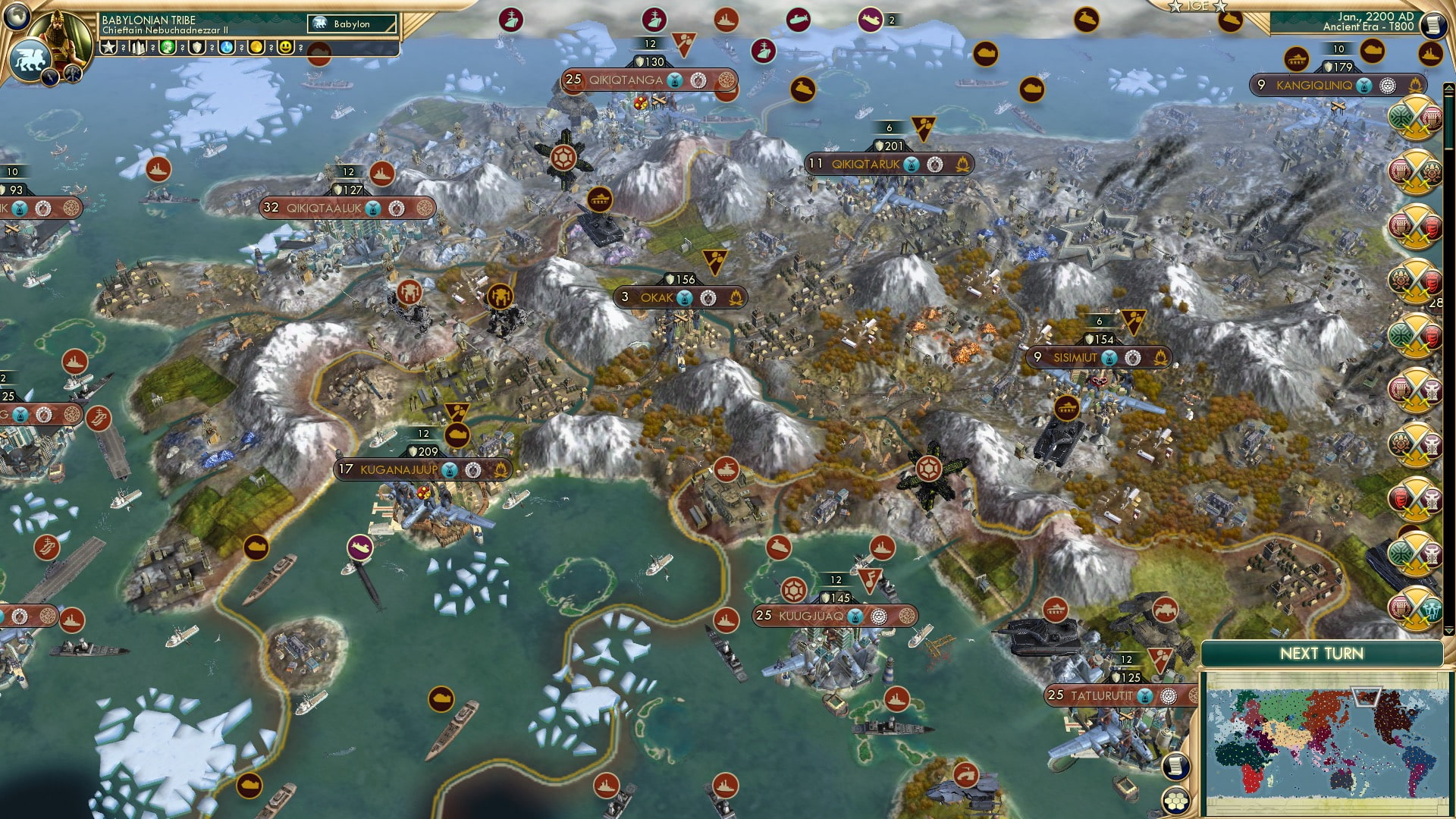Click the gold coin icon in the top bar

[x=258, y=48]
